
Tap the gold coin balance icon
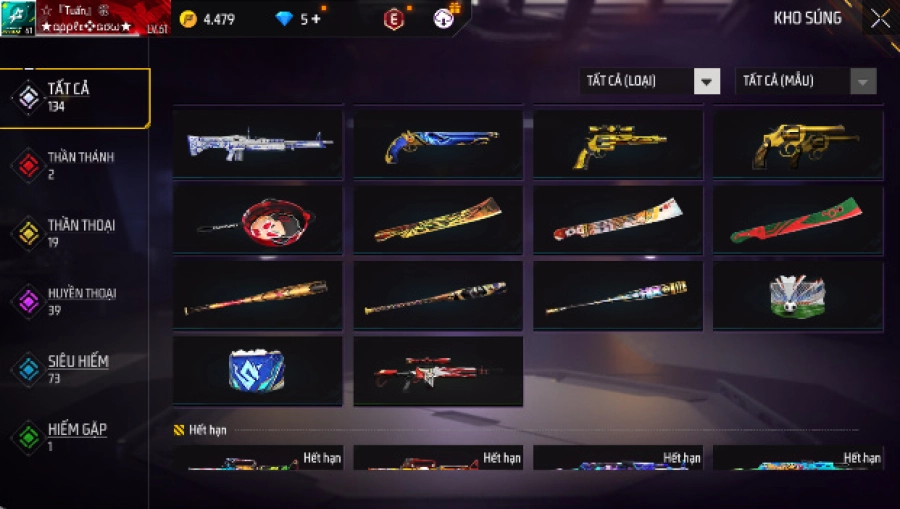(x=189, y=19)
